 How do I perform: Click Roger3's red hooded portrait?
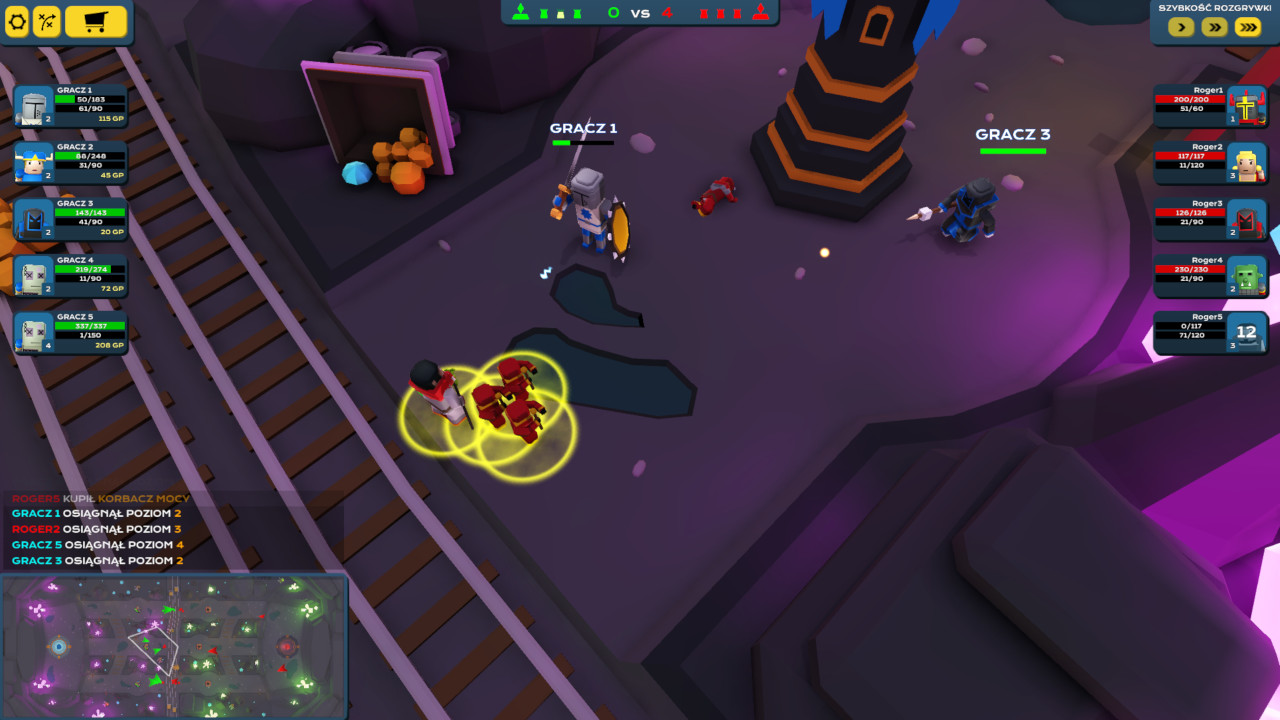click(1249, 219)
